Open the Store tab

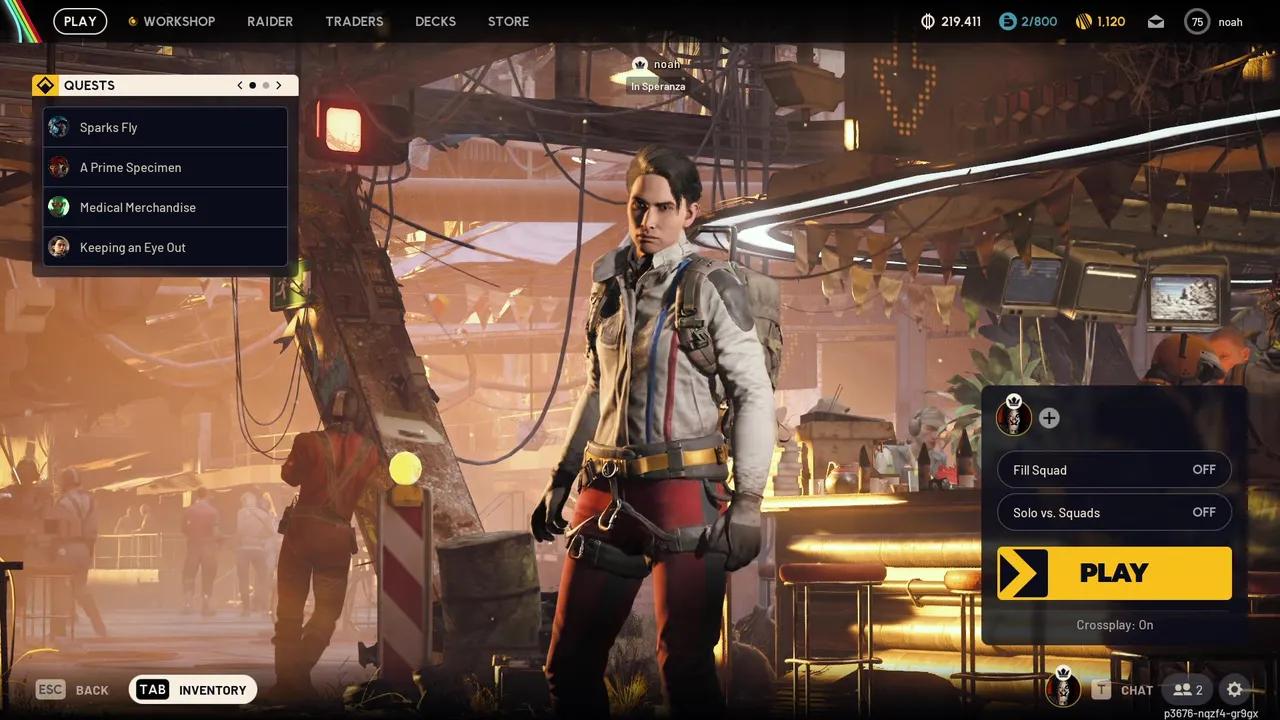pos(508,21)
